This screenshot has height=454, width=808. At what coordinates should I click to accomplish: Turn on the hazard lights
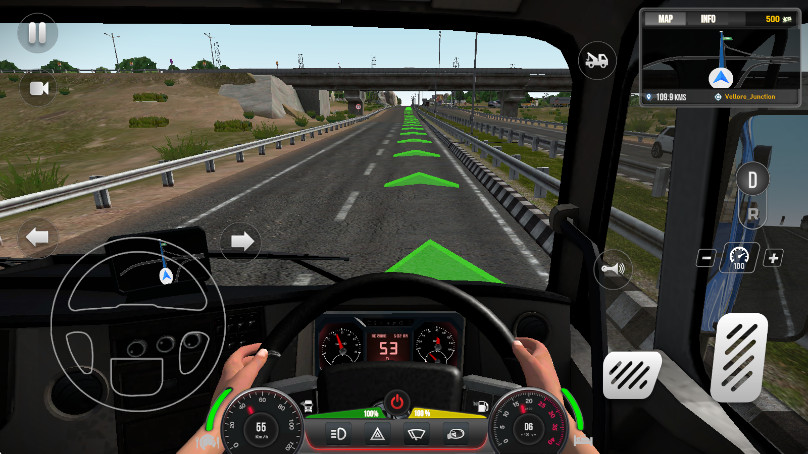click(x=378, y=434)
